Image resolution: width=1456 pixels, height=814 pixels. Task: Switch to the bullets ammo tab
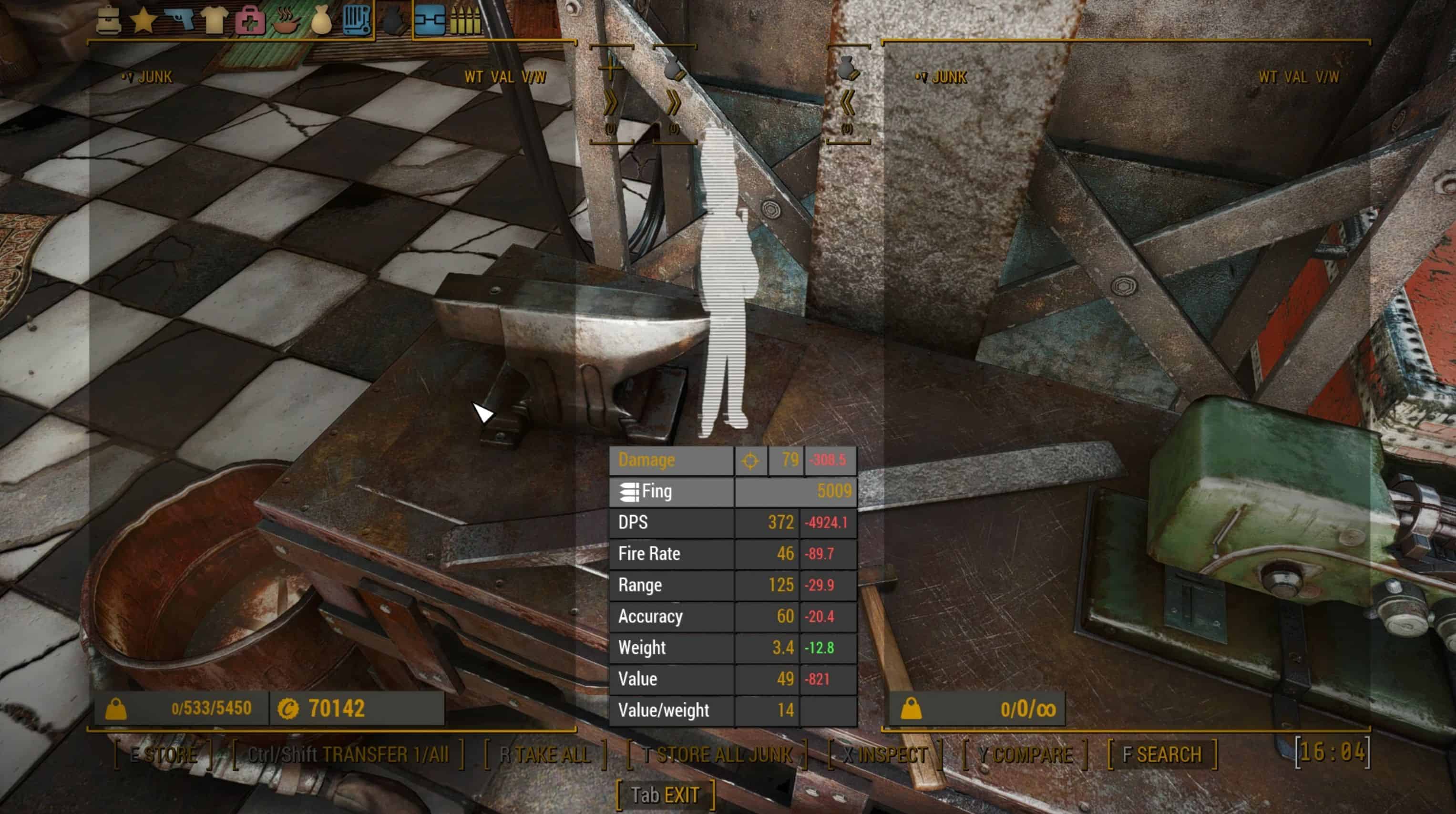(x=465, y=21)
